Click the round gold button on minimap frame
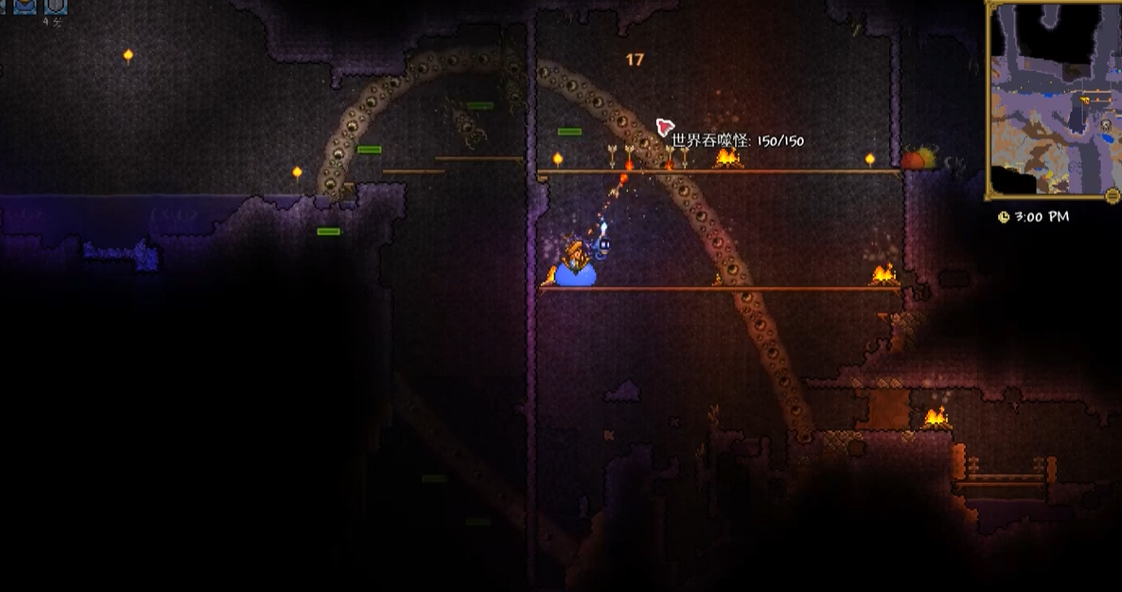The image size is (1122, 592). (1111, 195)
